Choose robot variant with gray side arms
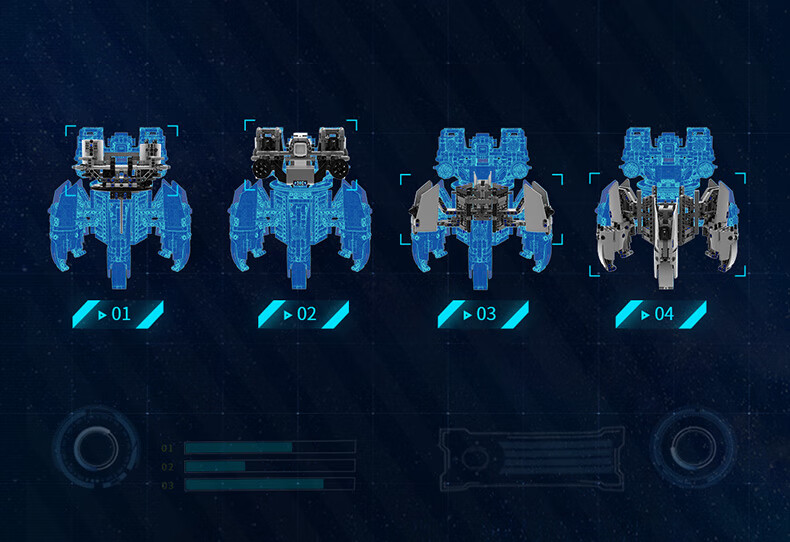Image resolution: width=790 pixels, height=542 pixels. pyautogui.click(x=481, y=205)
